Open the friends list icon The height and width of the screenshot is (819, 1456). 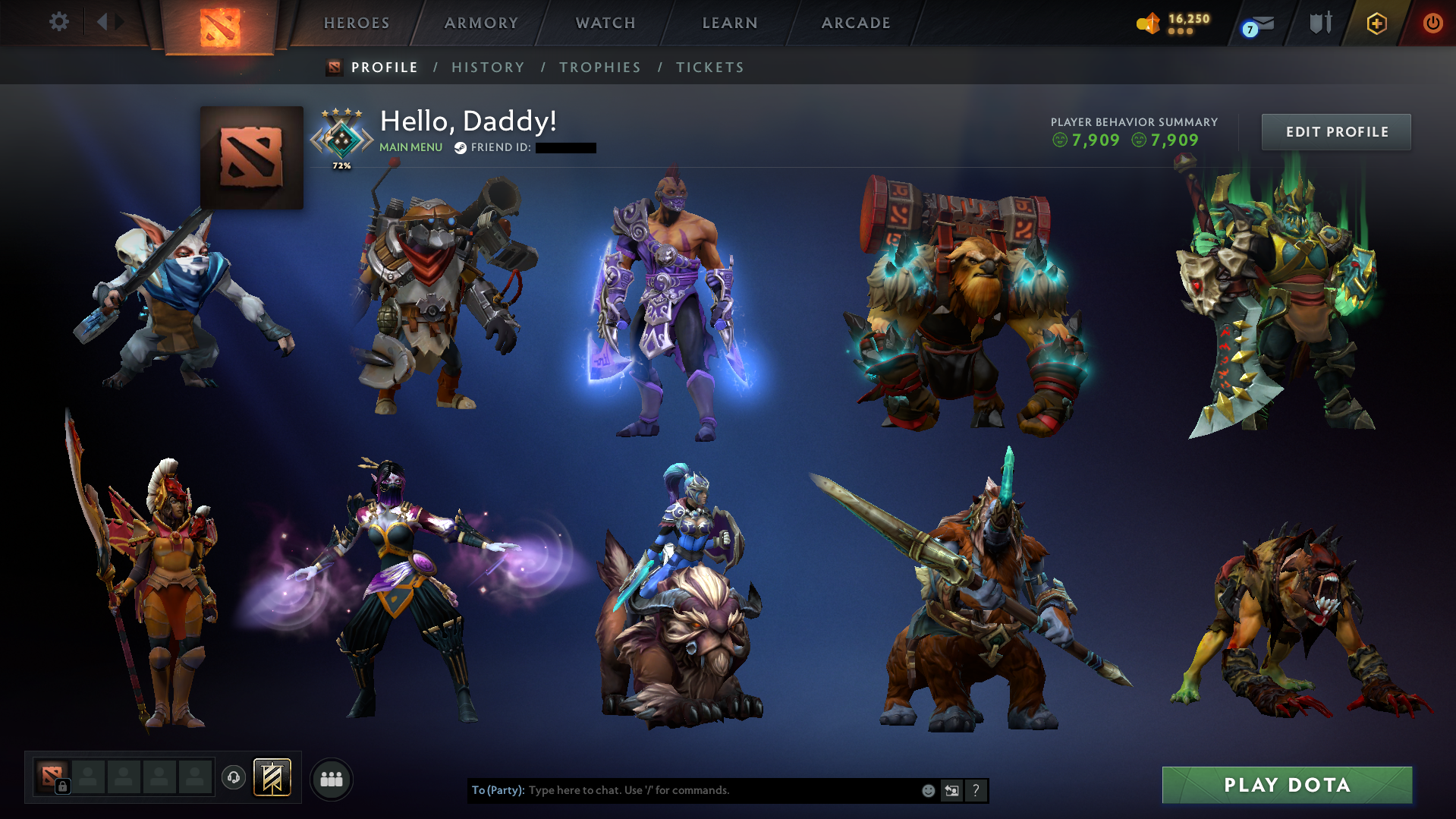(331, 778)
